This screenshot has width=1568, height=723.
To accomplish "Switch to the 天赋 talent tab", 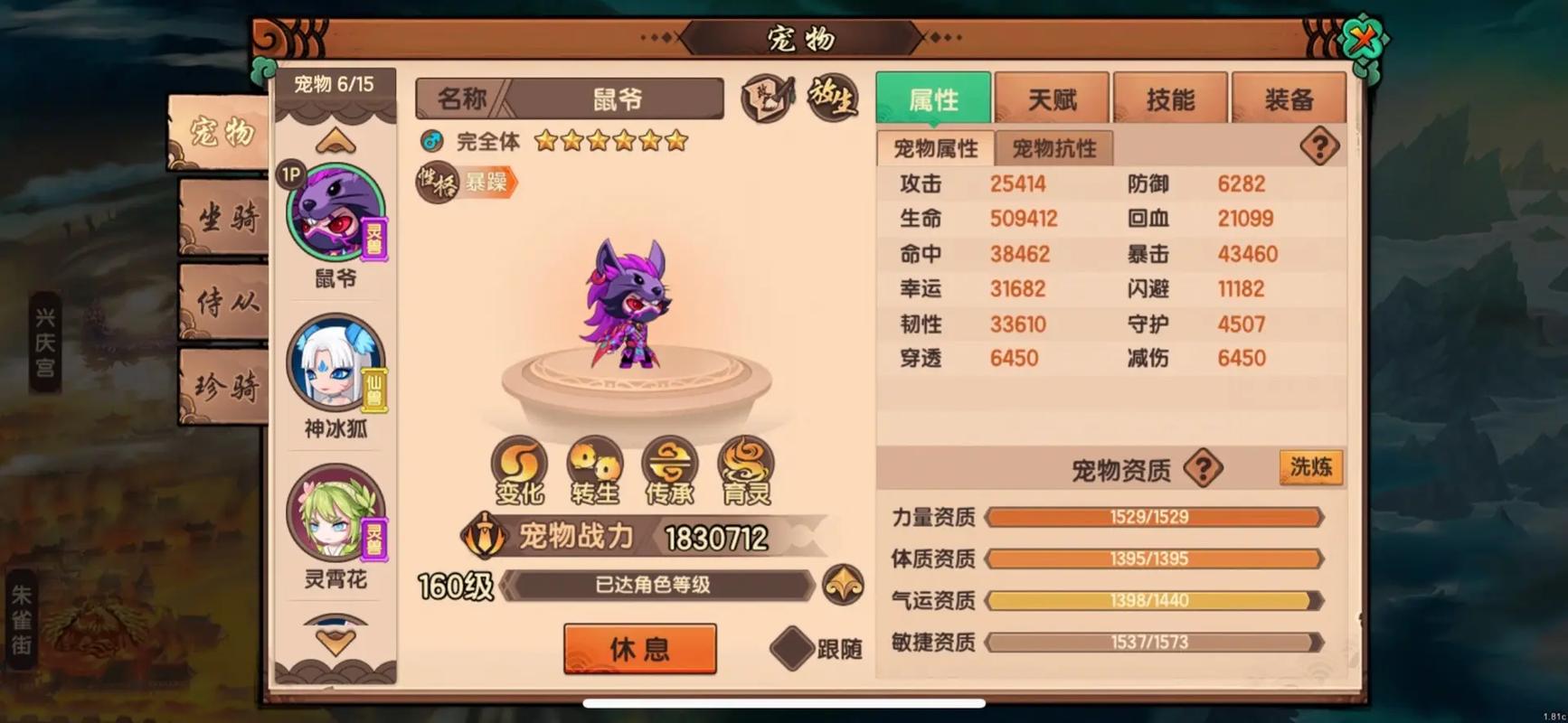I will [1052, 98].
